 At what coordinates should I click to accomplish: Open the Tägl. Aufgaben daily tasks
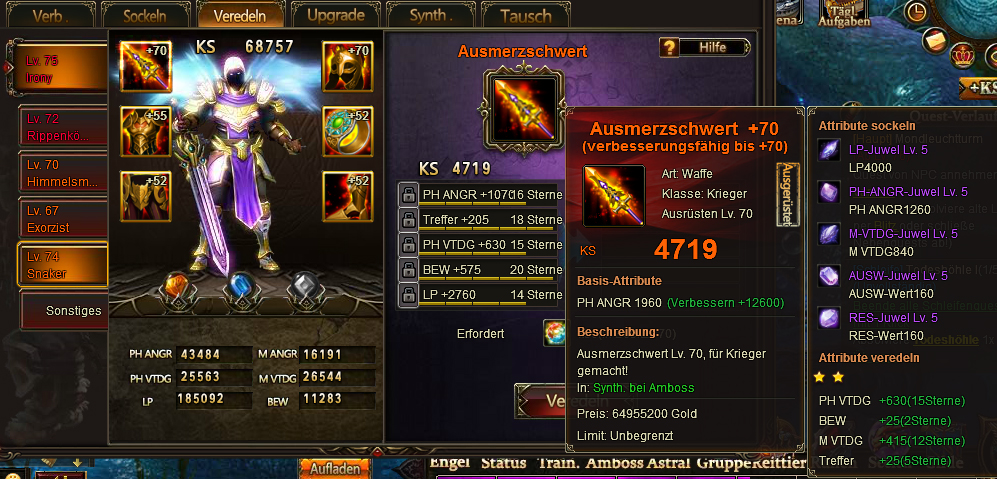843,14
